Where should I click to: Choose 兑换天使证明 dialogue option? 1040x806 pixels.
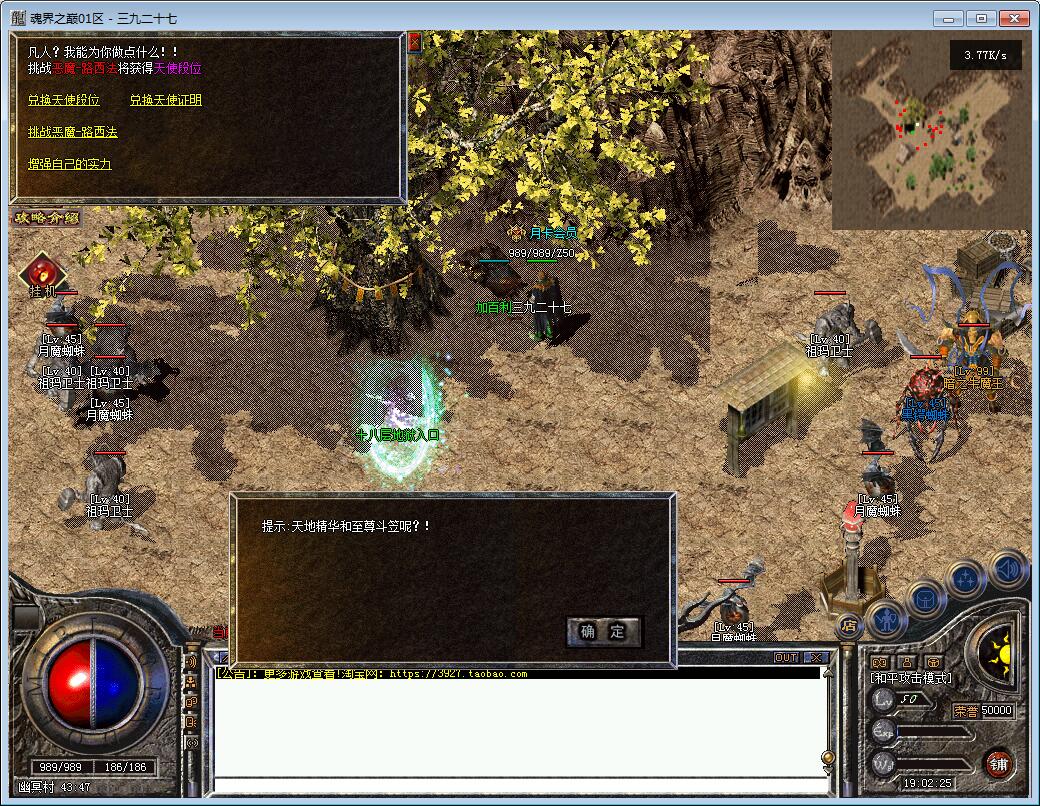[165, 100]
